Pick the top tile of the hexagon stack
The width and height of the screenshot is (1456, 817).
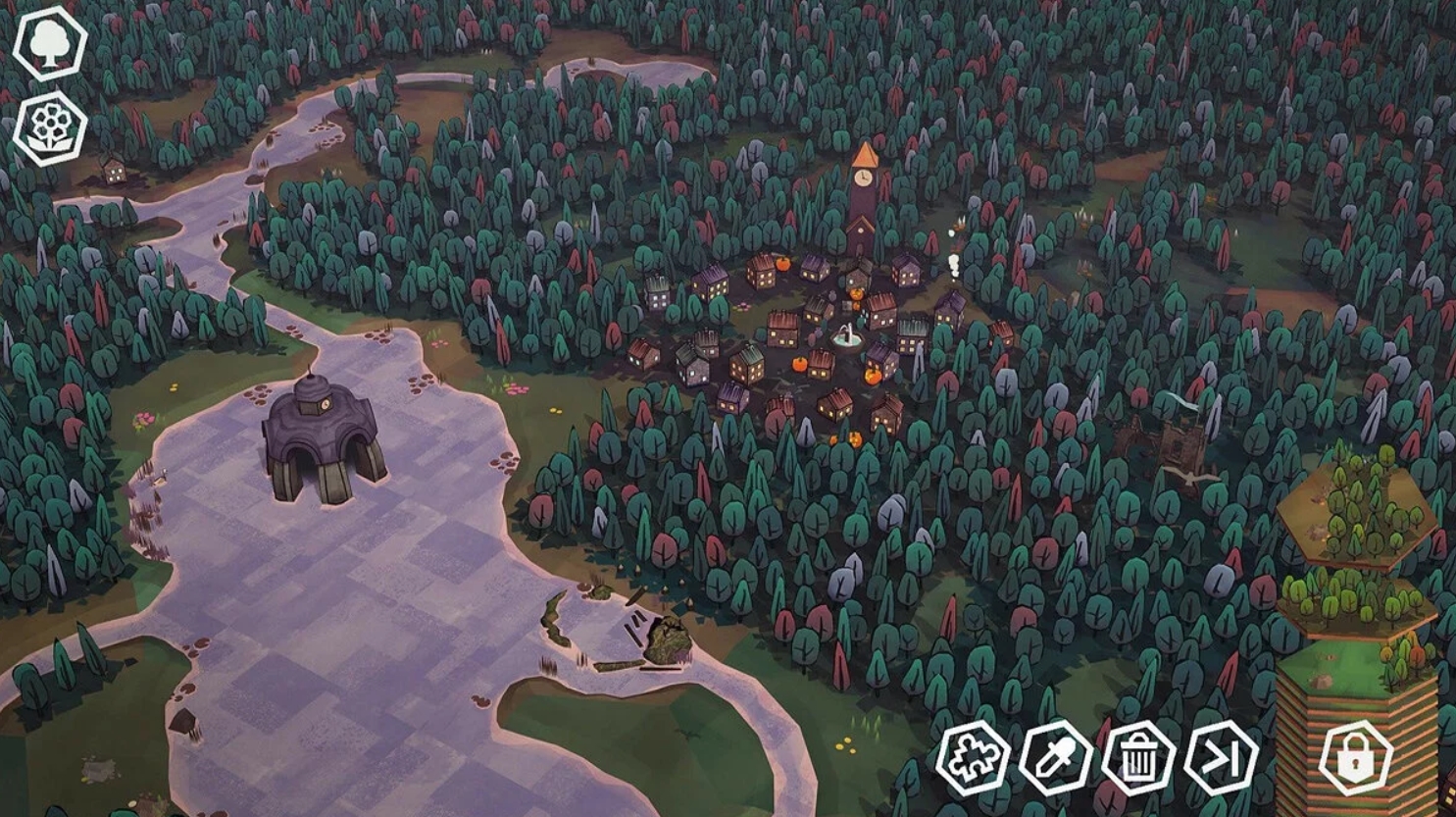pos(1356,510)
